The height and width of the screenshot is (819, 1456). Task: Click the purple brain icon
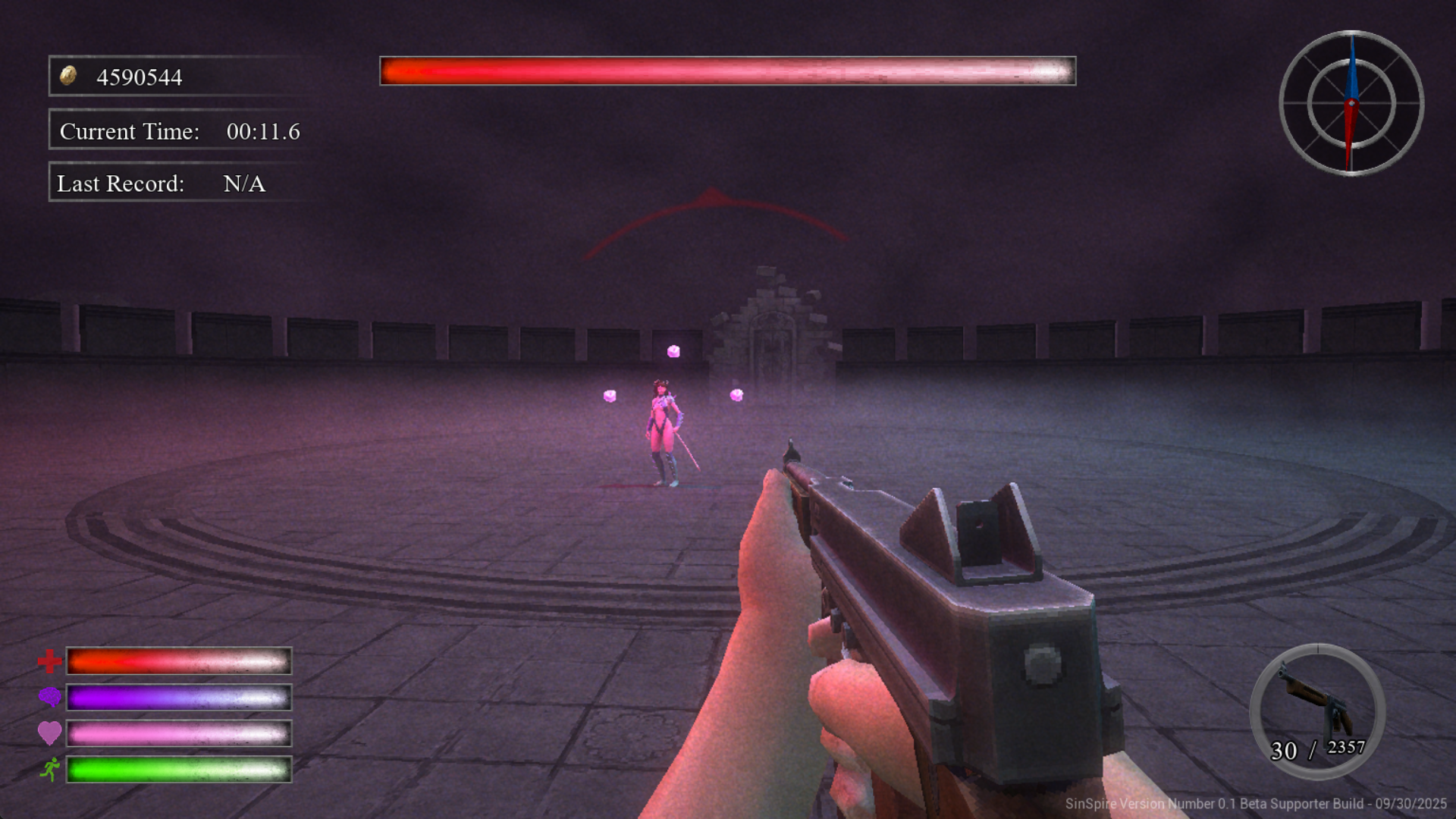(x=49, y=697)
